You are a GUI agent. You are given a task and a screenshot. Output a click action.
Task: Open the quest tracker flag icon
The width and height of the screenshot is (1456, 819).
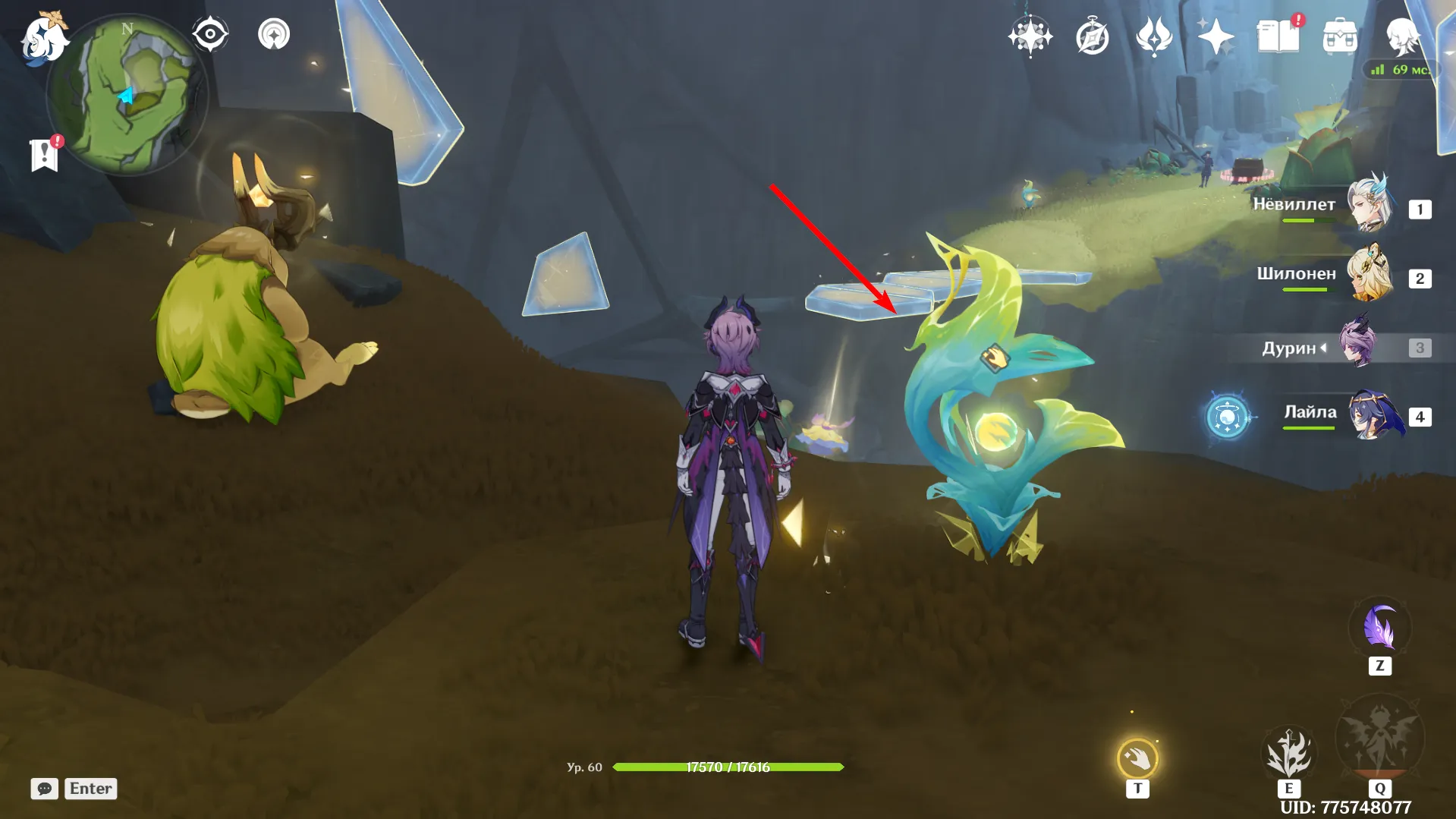[x=45, y=155]
